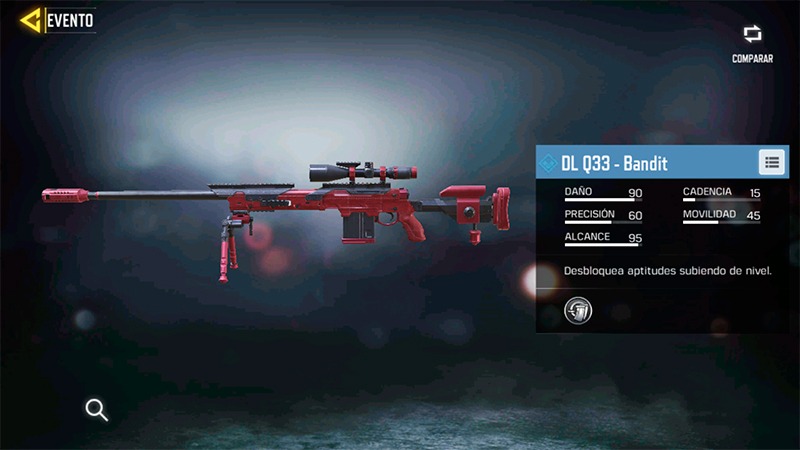The image size is (800, 450).
Task: Go back using the Evento arrow
Action: click(x=32, y=19)
